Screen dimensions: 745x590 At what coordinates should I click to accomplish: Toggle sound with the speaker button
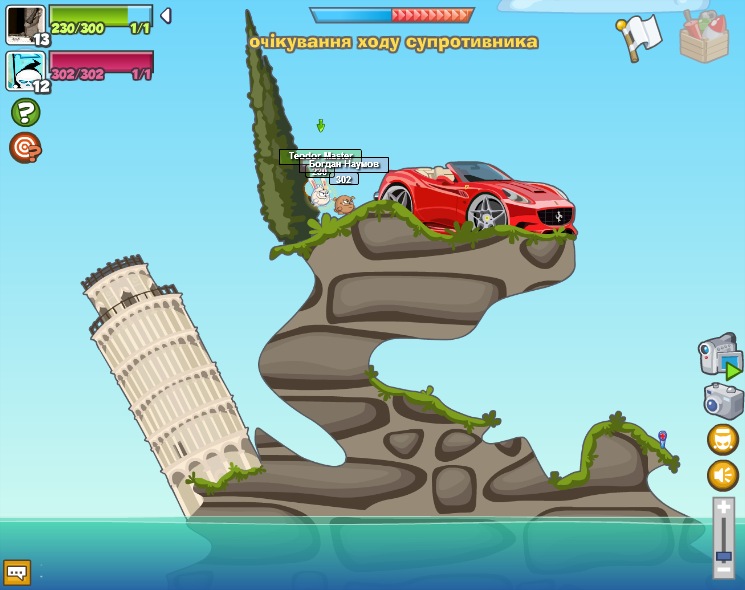pos(723,475)
